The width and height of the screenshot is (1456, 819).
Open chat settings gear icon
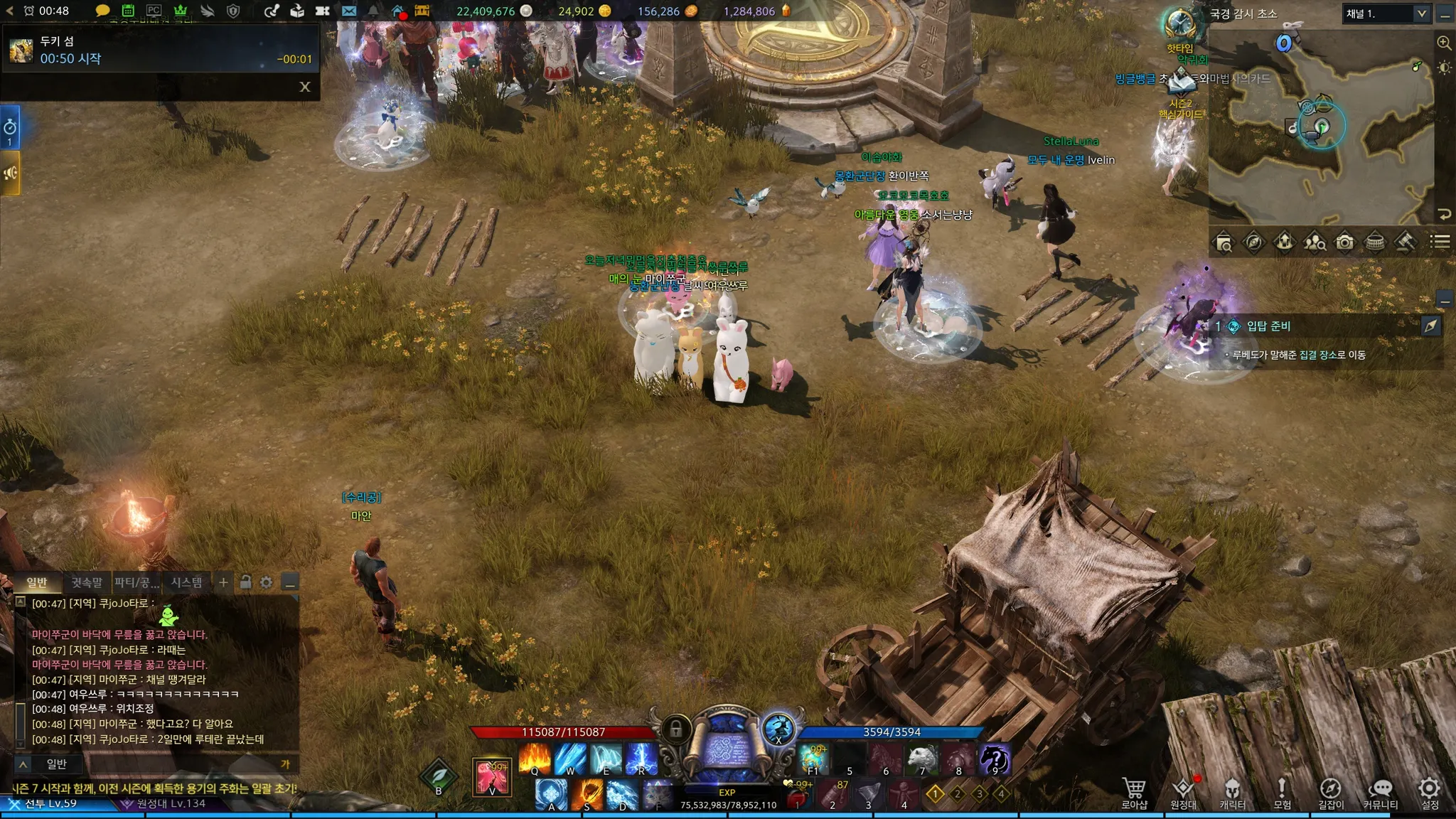267,583
